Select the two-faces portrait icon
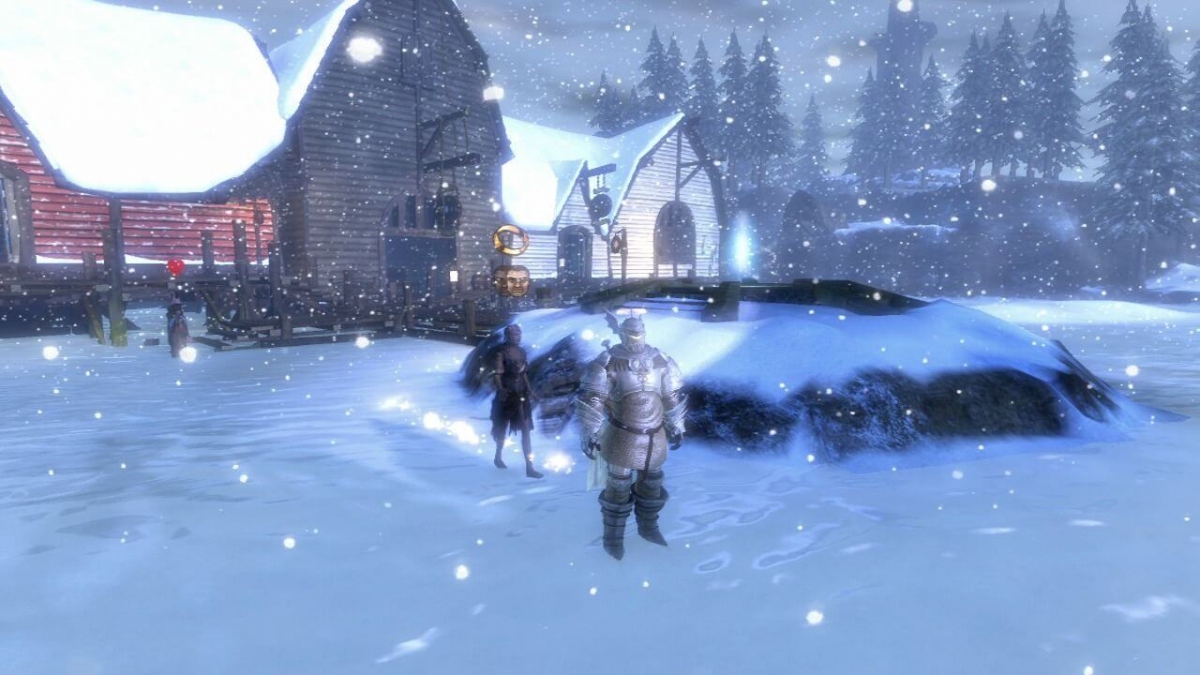This screenshot has width=1200, height=675. (511, 279)
